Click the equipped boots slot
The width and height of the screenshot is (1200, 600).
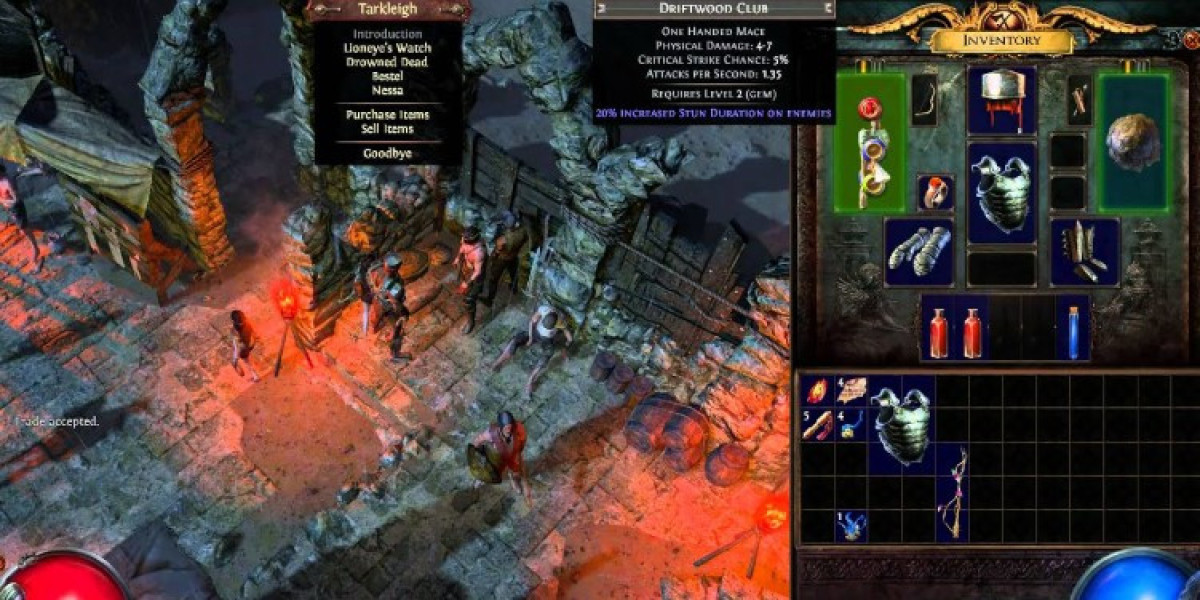(1084, 251)
